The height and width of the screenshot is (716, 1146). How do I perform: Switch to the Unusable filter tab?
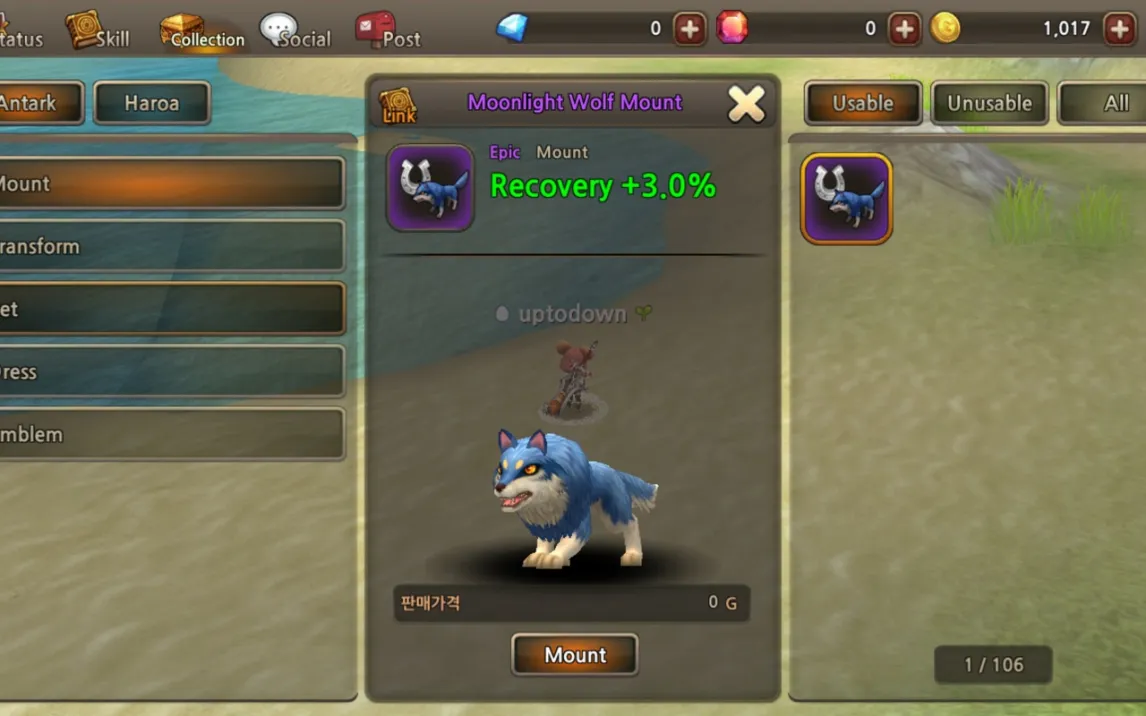(x=989, y=103)
